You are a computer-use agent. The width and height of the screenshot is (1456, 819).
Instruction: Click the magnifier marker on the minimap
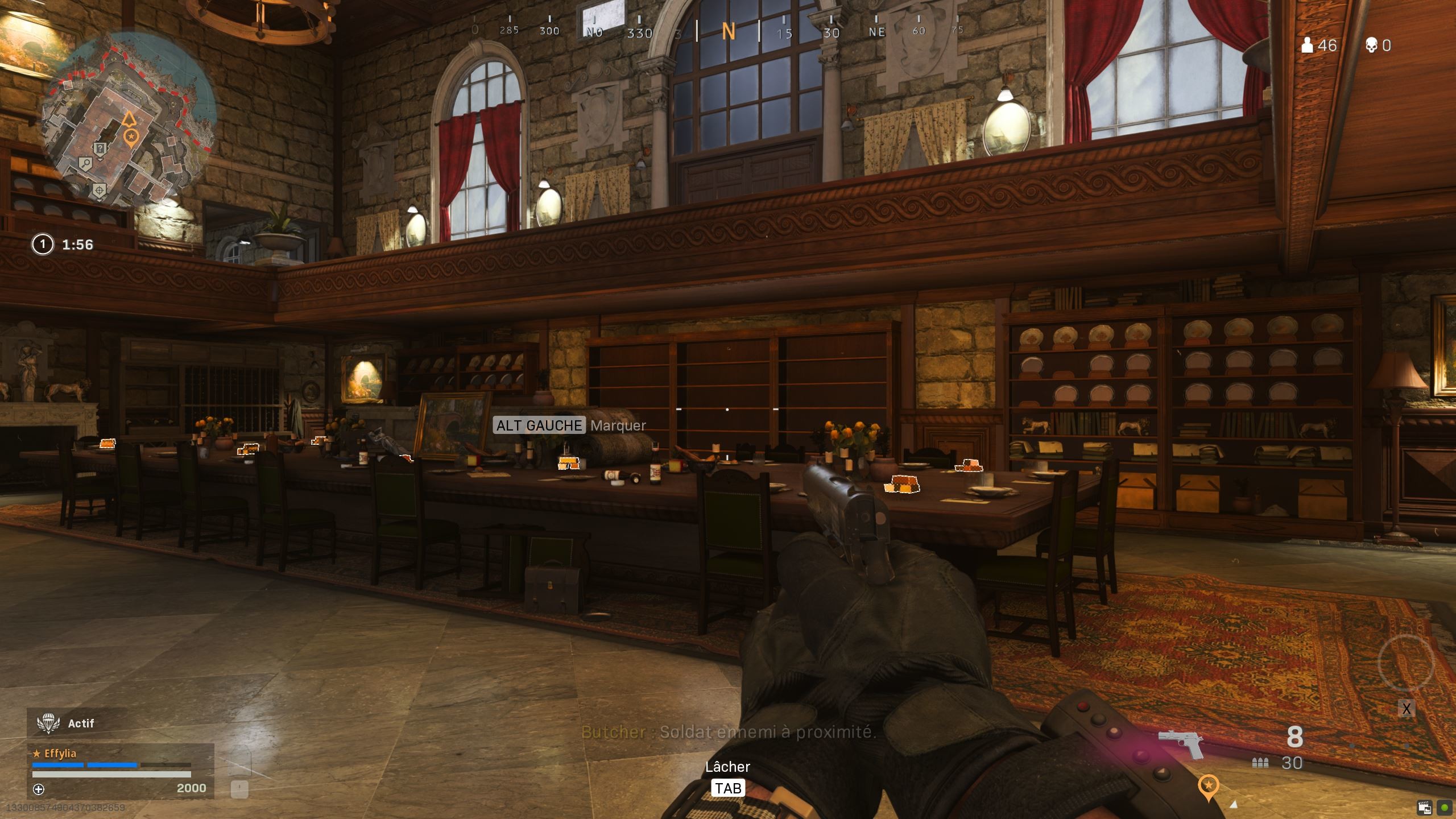(86, 163)
